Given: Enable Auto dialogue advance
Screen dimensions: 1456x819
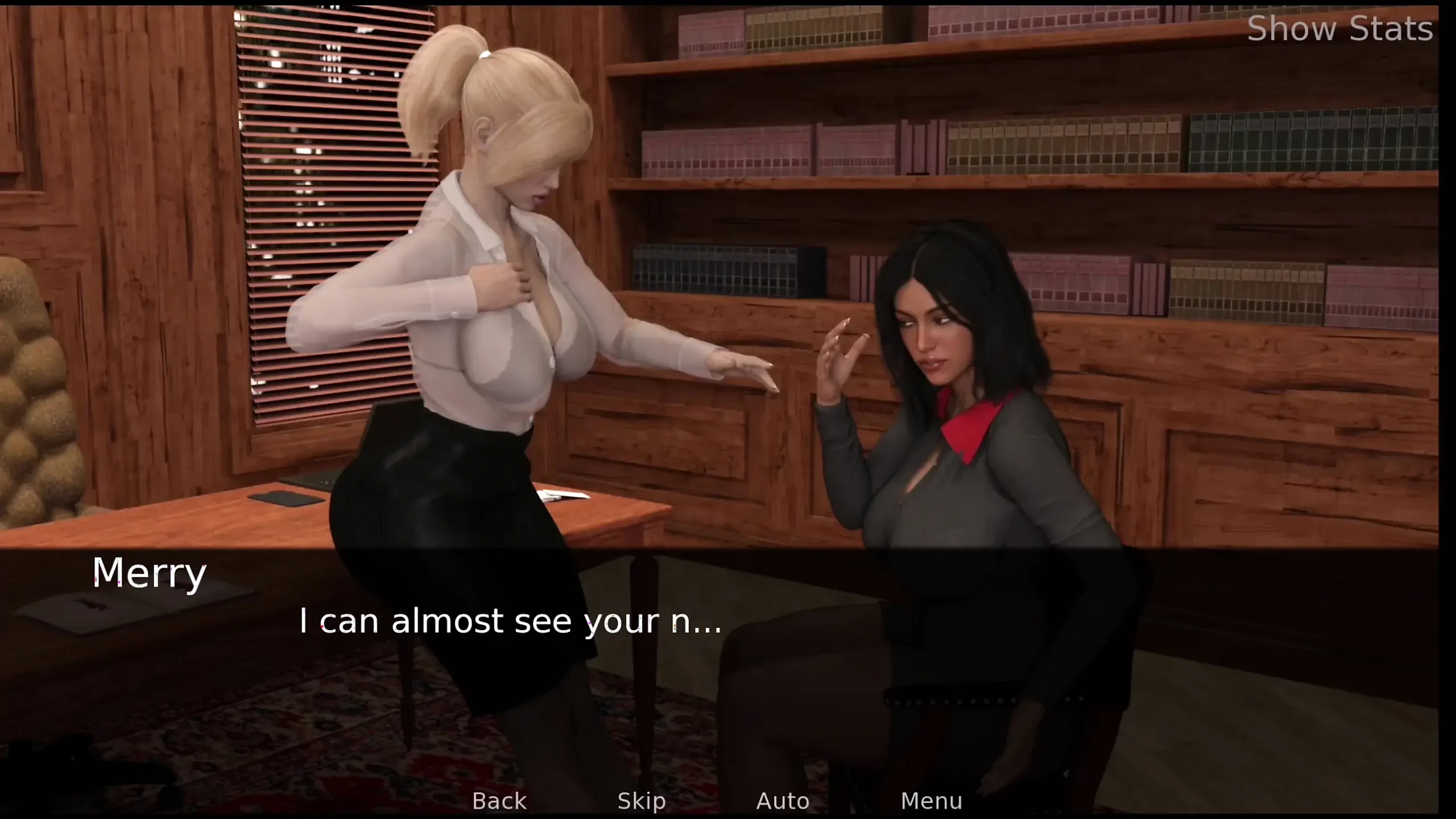Looking at the screenshot, I should tap(783, 801).
